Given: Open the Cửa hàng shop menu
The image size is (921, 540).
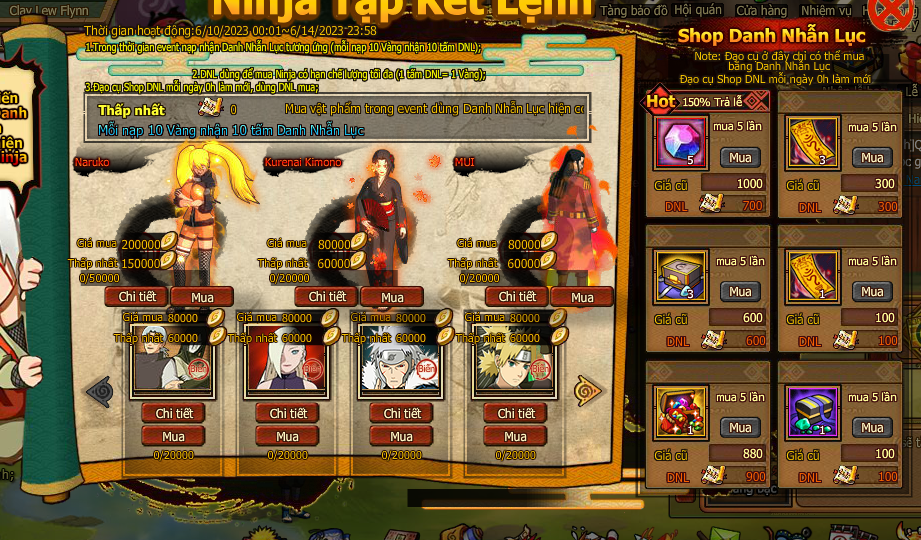Looking at the screenshot, I should click(761, 10).
